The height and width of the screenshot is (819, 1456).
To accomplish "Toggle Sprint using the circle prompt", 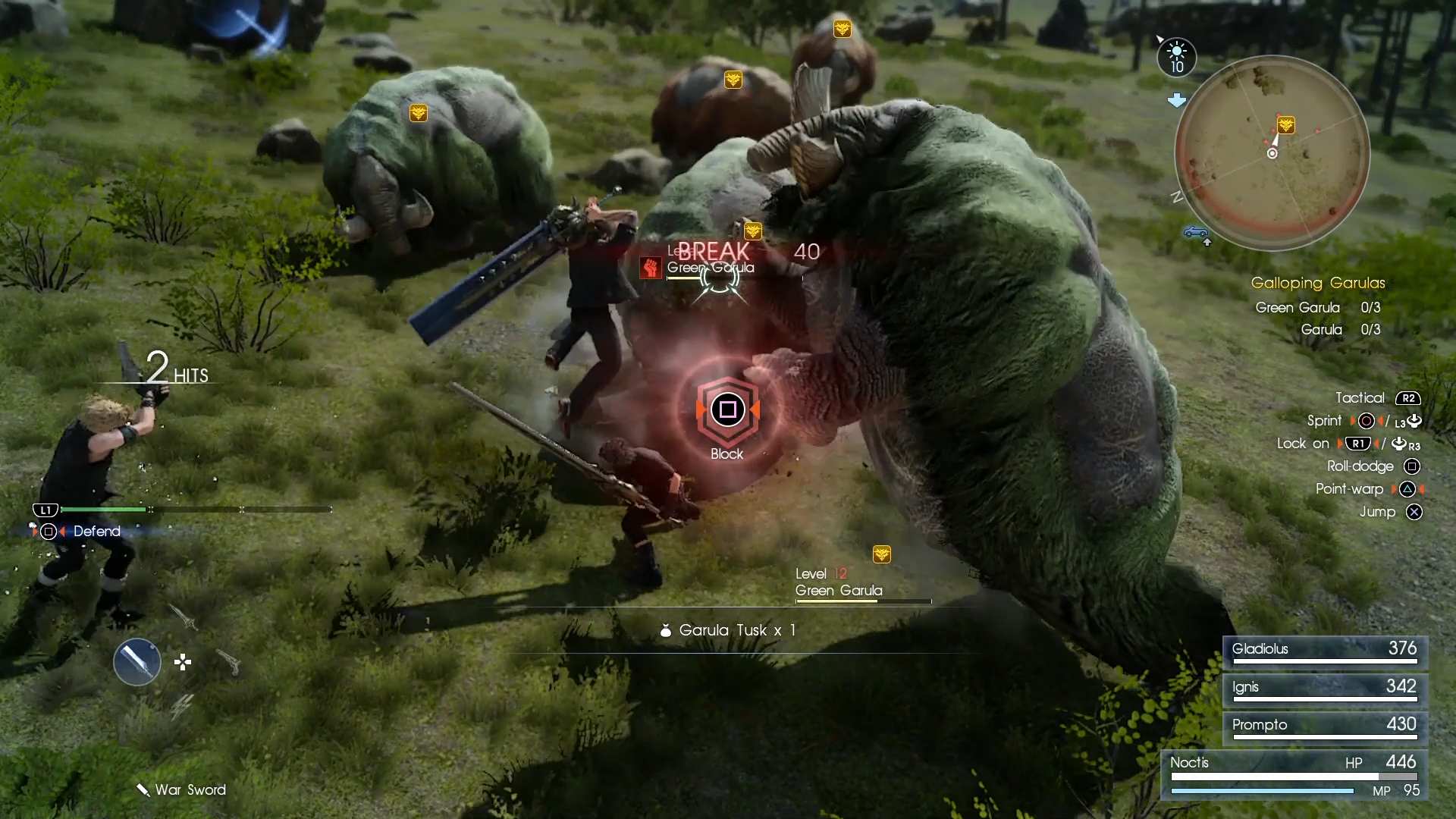I will pos(1367,421).
